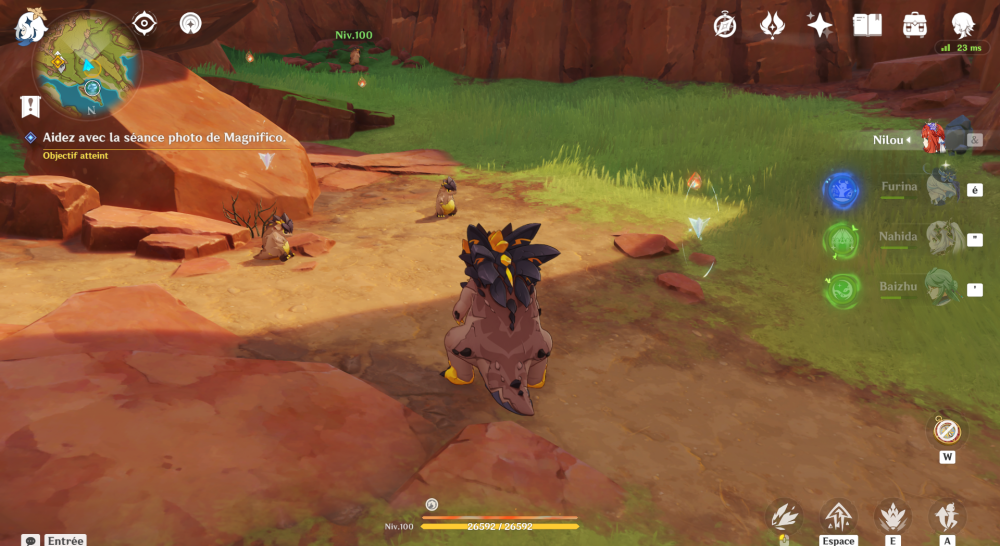Image resolution: width=1000 pixels, height=546 pixels.
Task: Trigger the upward arrow jump skill
Action: click(838, 516)
